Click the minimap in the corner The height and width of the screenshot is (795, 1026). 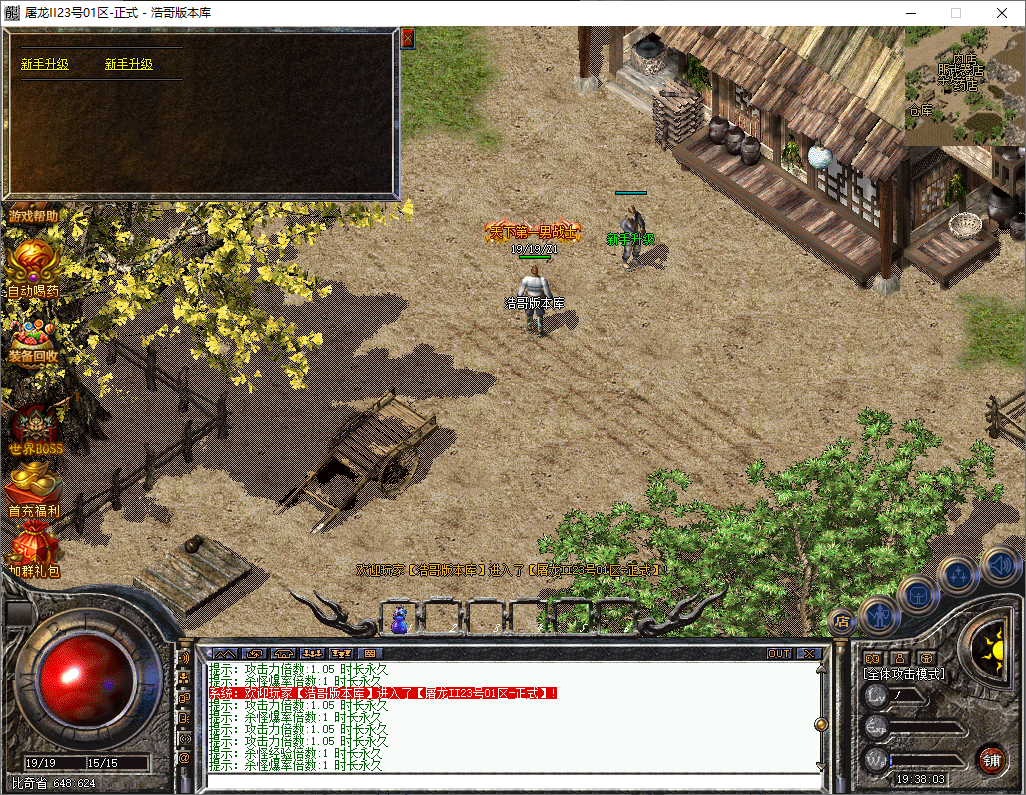[x=964, y=86]
